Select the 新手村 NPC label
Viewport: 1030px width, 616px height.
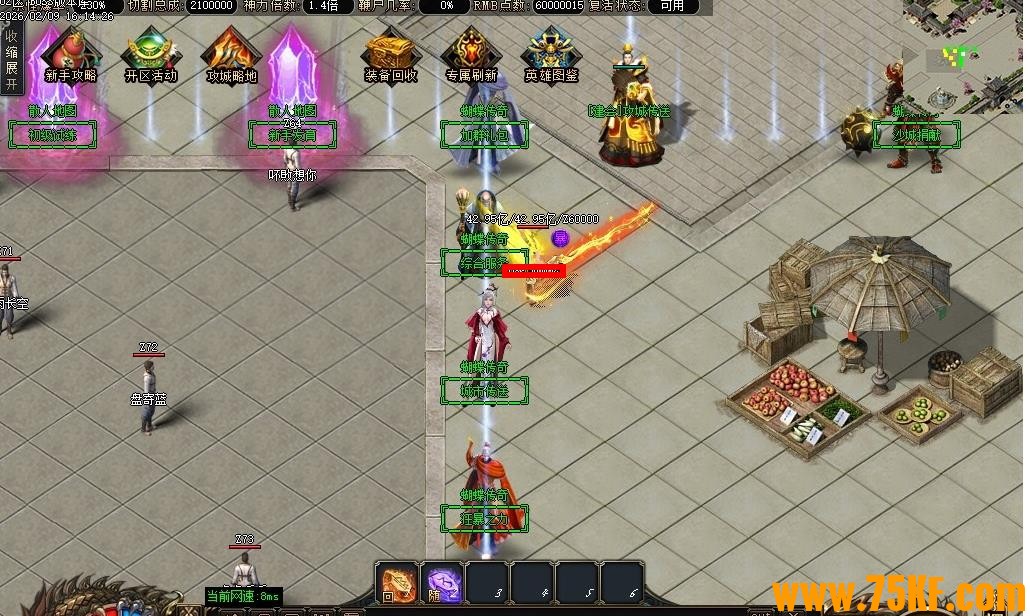coord(292,135)
